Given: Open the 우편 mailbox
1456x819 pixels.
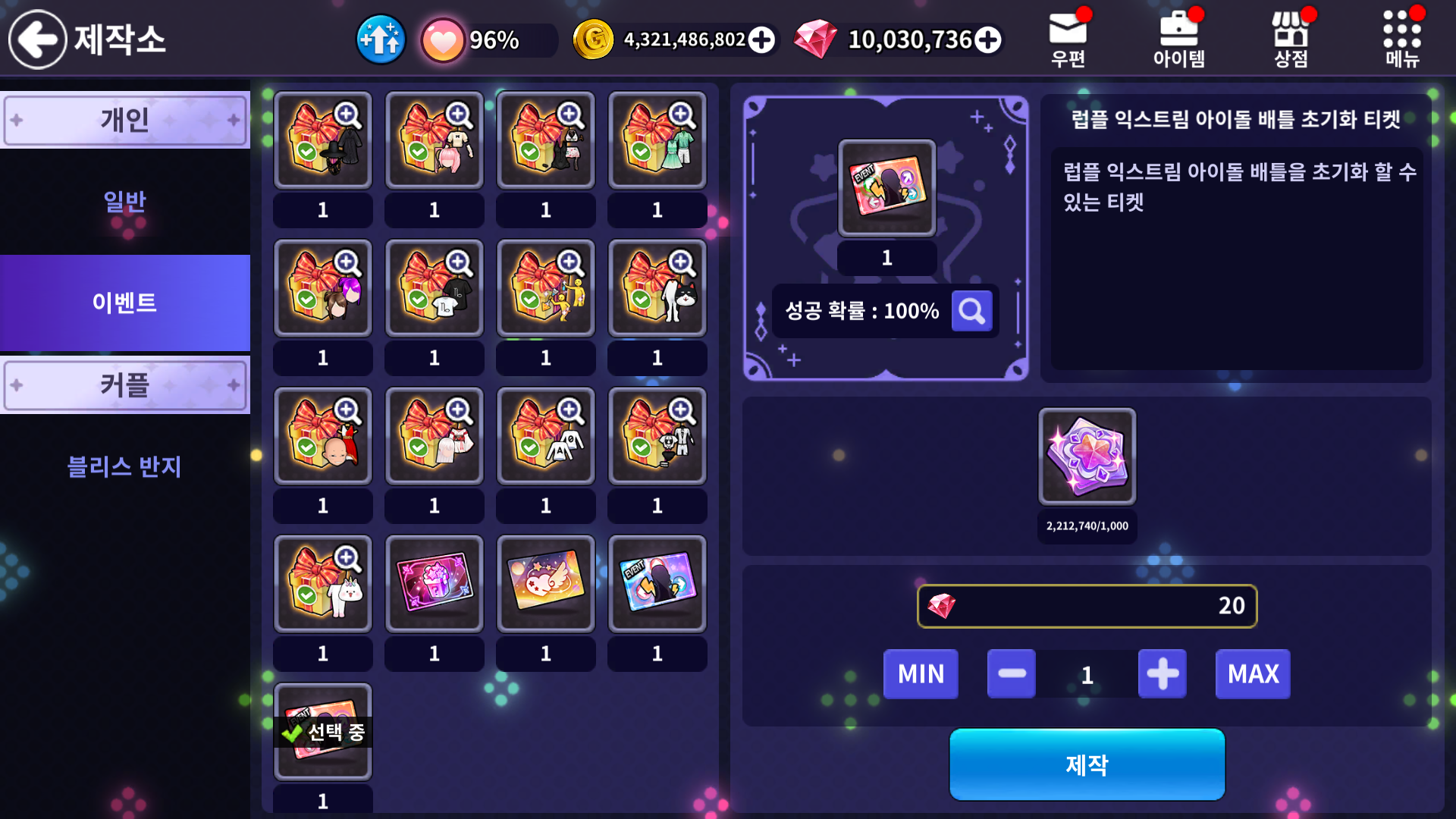Looking at the screenshot, I should pos(1068,38).
